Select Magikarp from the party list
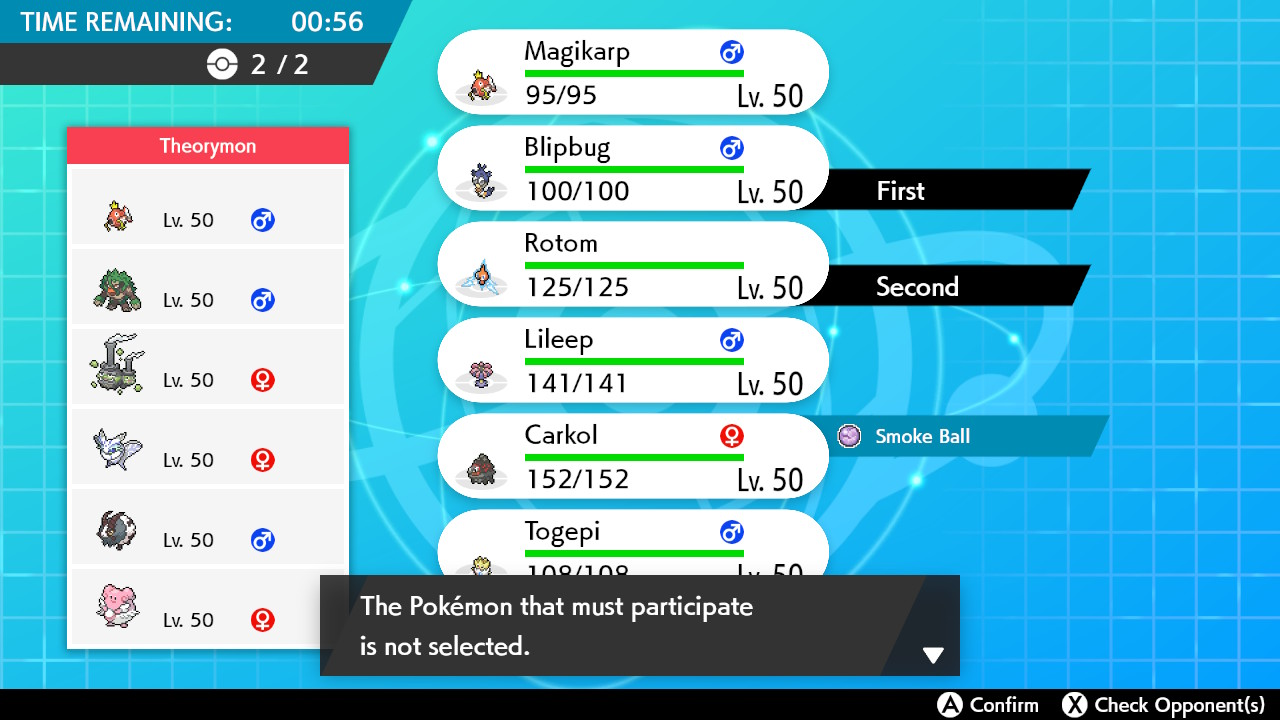1280x720 pixels. click(633, 72)
